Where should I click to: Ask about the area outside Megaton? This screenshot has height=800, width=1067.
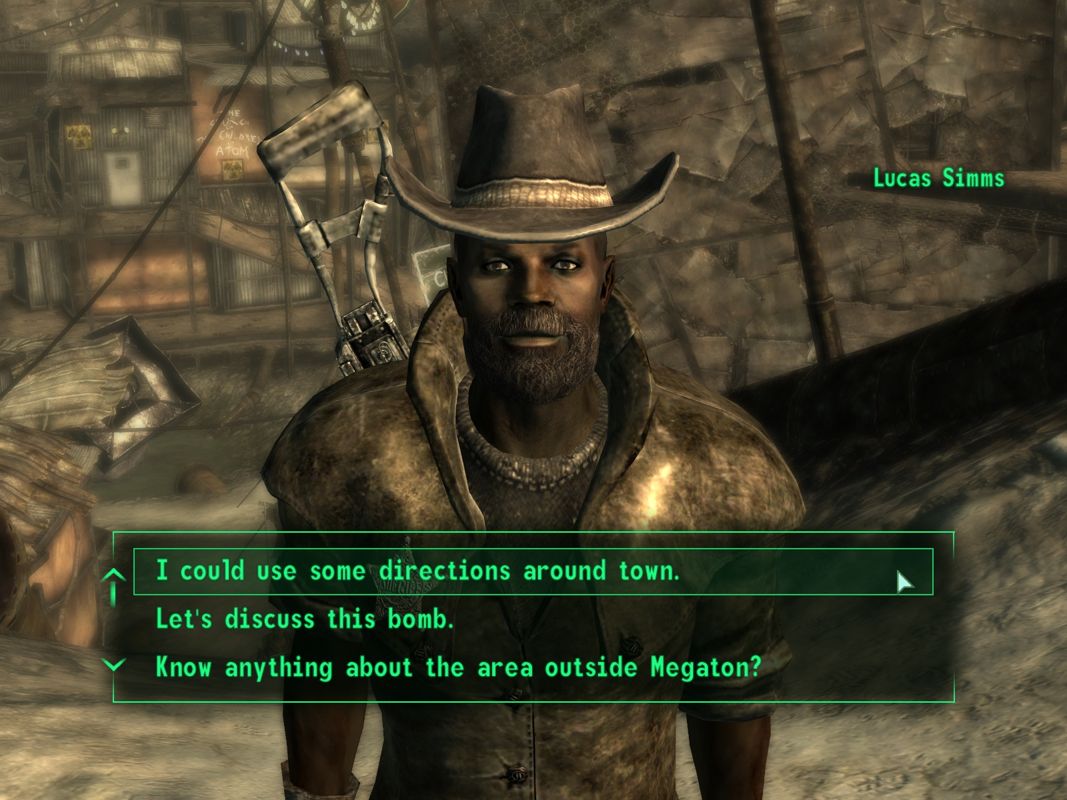point(458,667)
